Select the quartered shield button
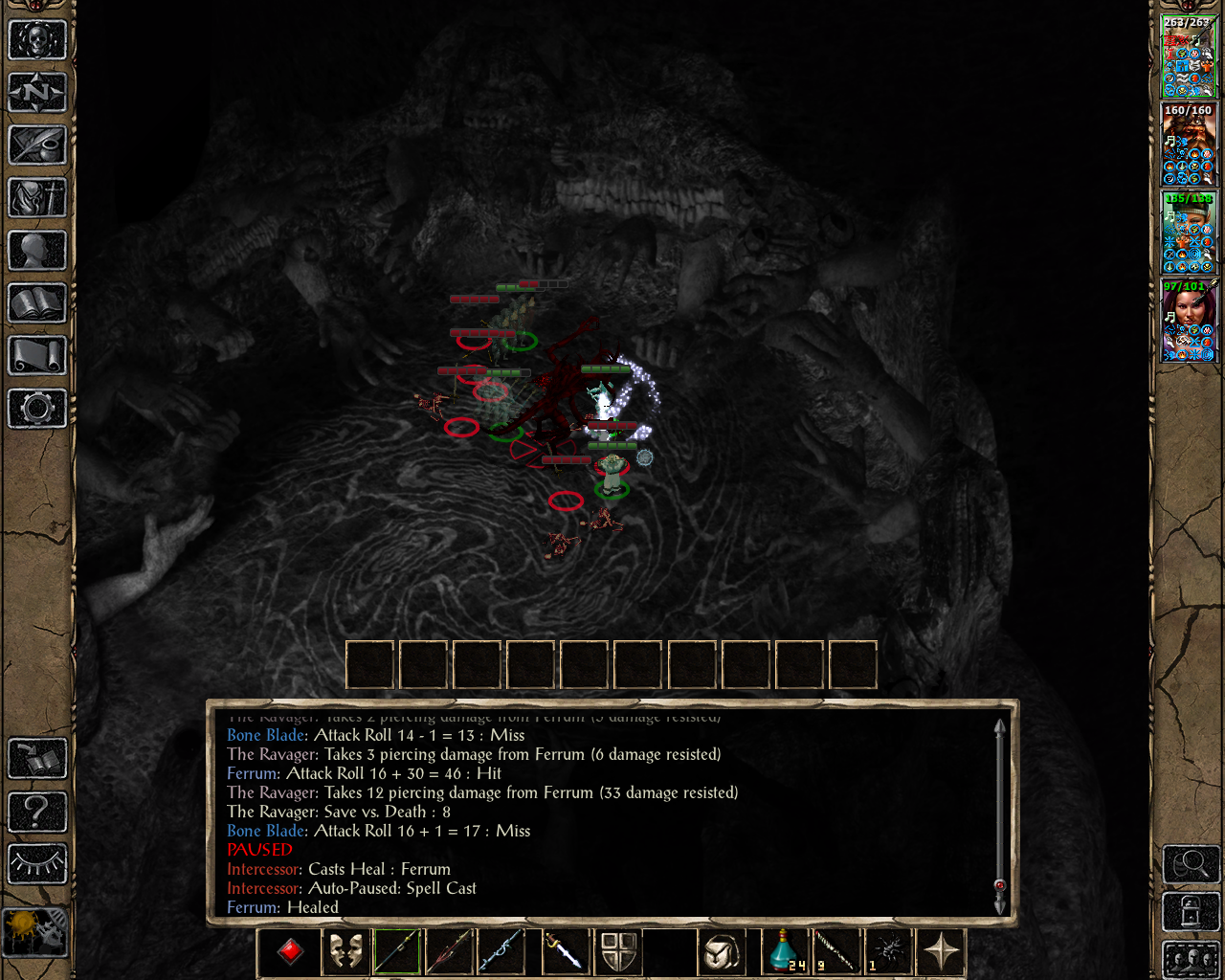Image resolution: width=1225 pixels, height=980 pixels. coord(619,951)
